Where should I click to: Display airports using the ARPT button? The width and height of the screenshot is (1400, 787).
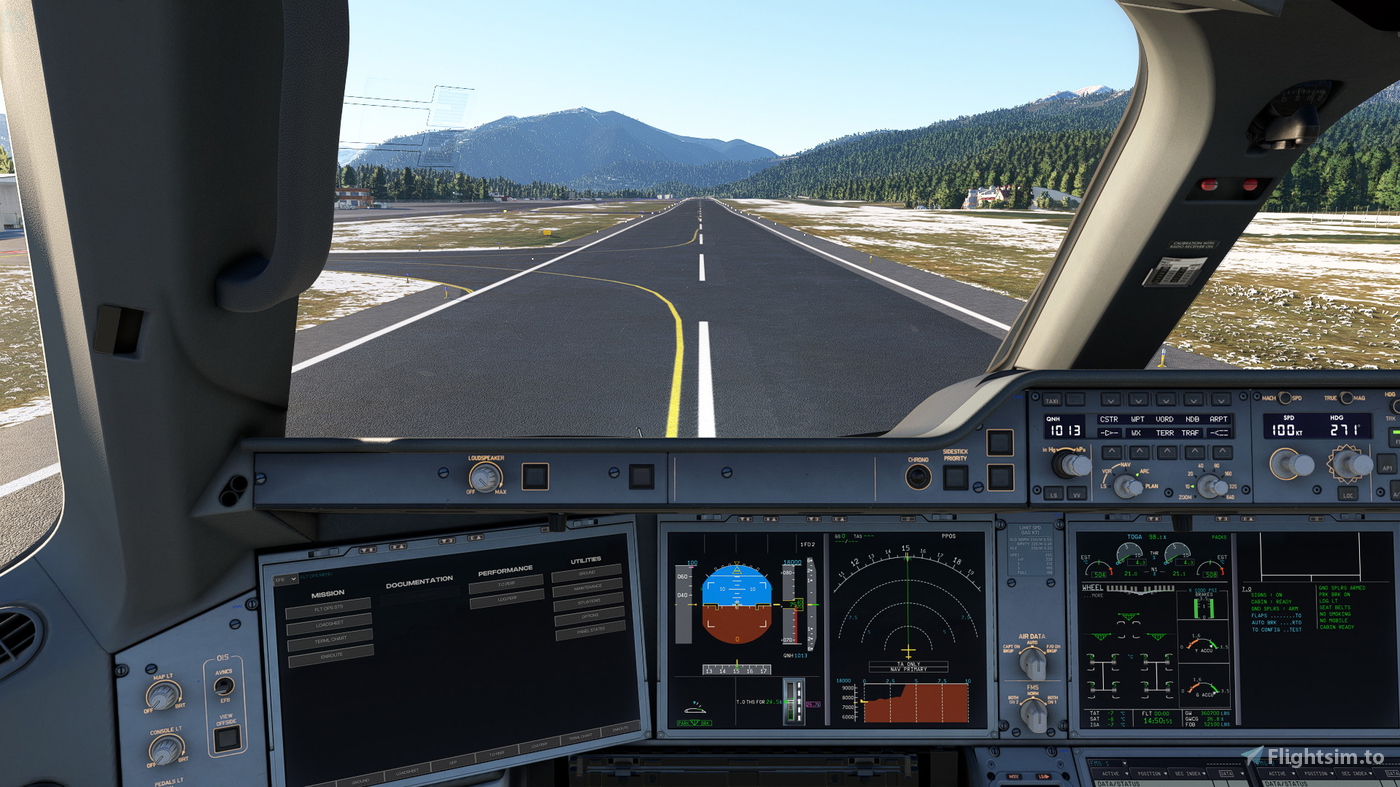click(x=1219, y=419)
